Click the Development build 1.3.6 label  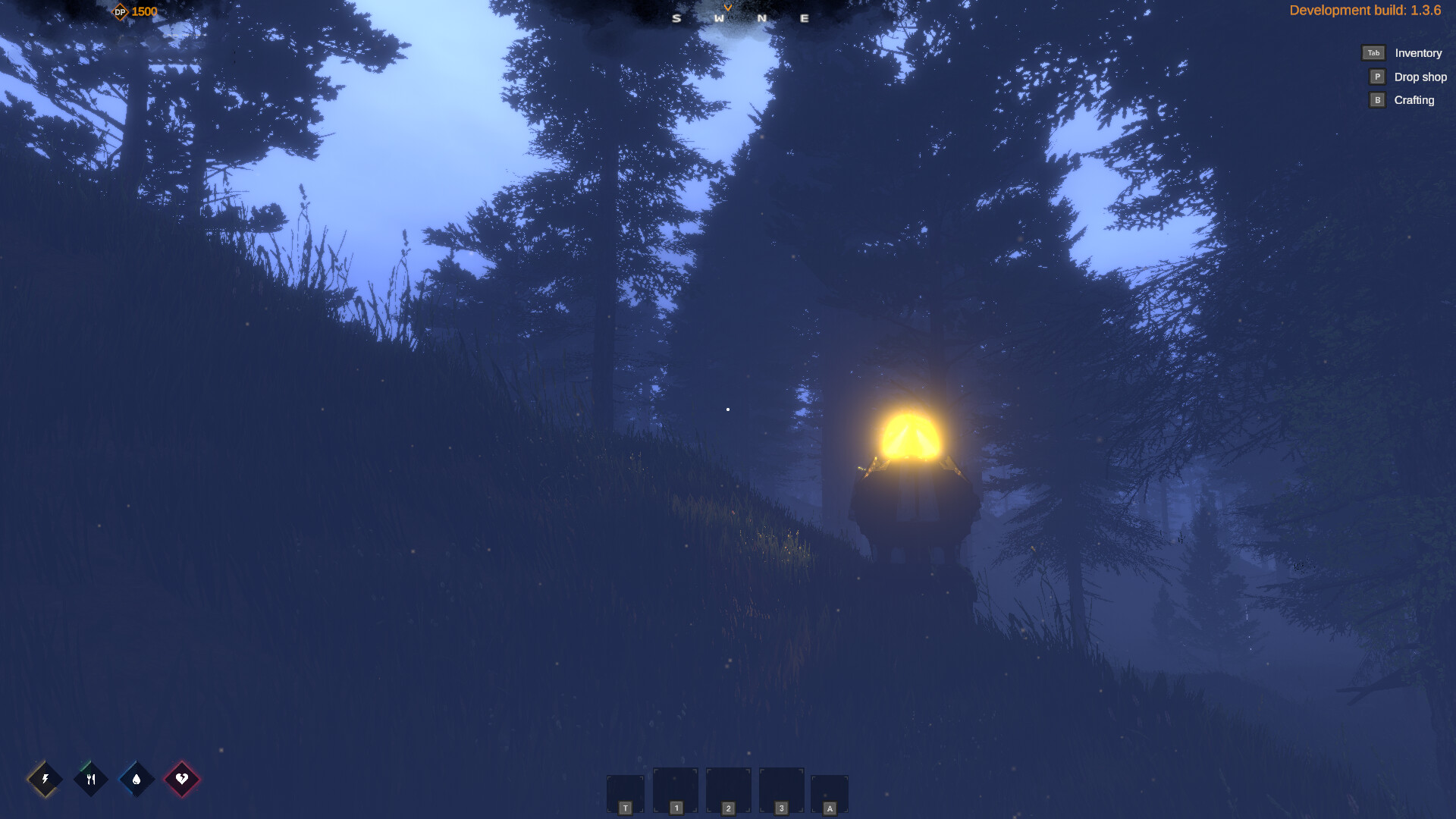tap(1365, 11)
